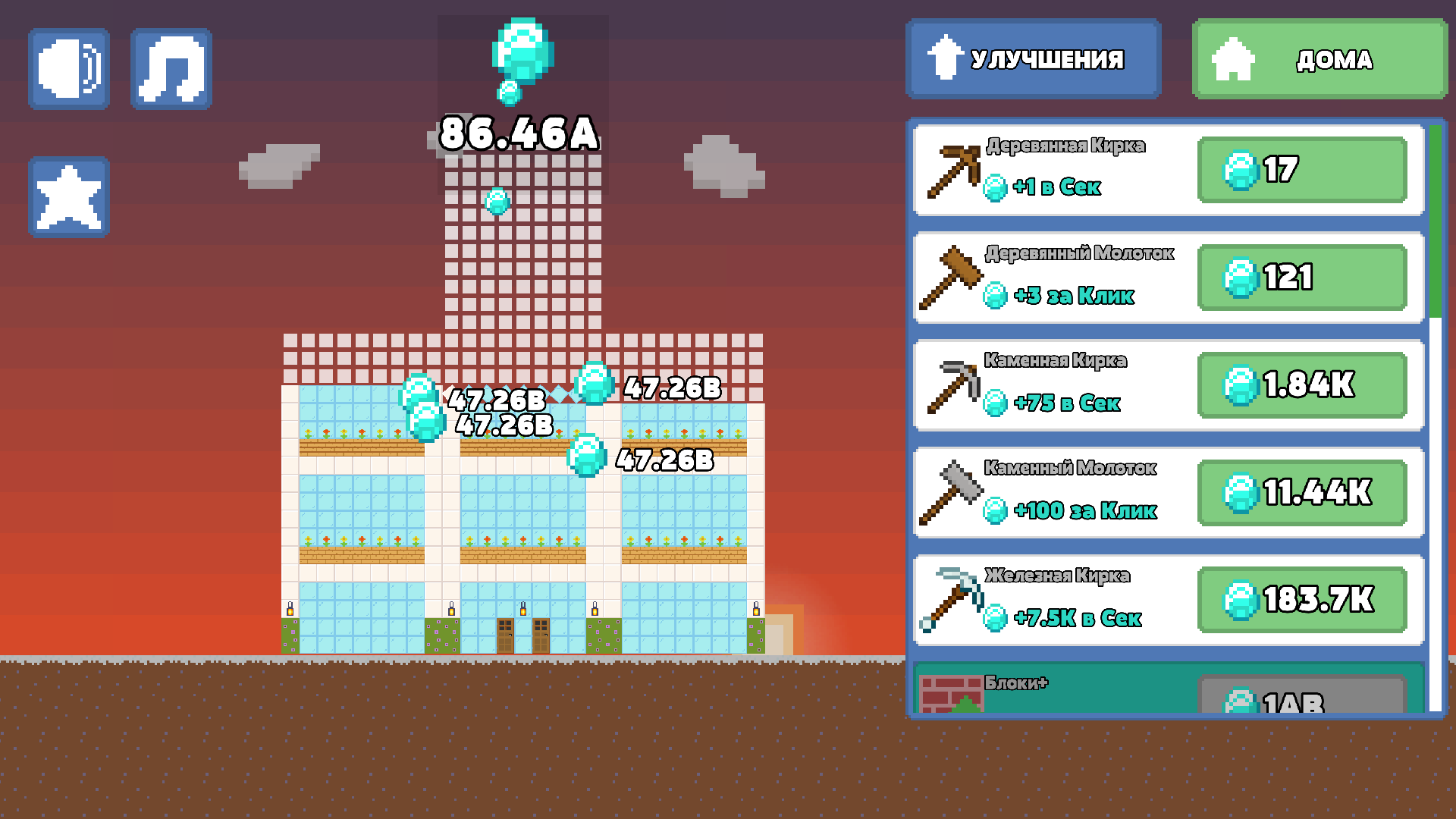Toggle the music note icon

point(170,68)
